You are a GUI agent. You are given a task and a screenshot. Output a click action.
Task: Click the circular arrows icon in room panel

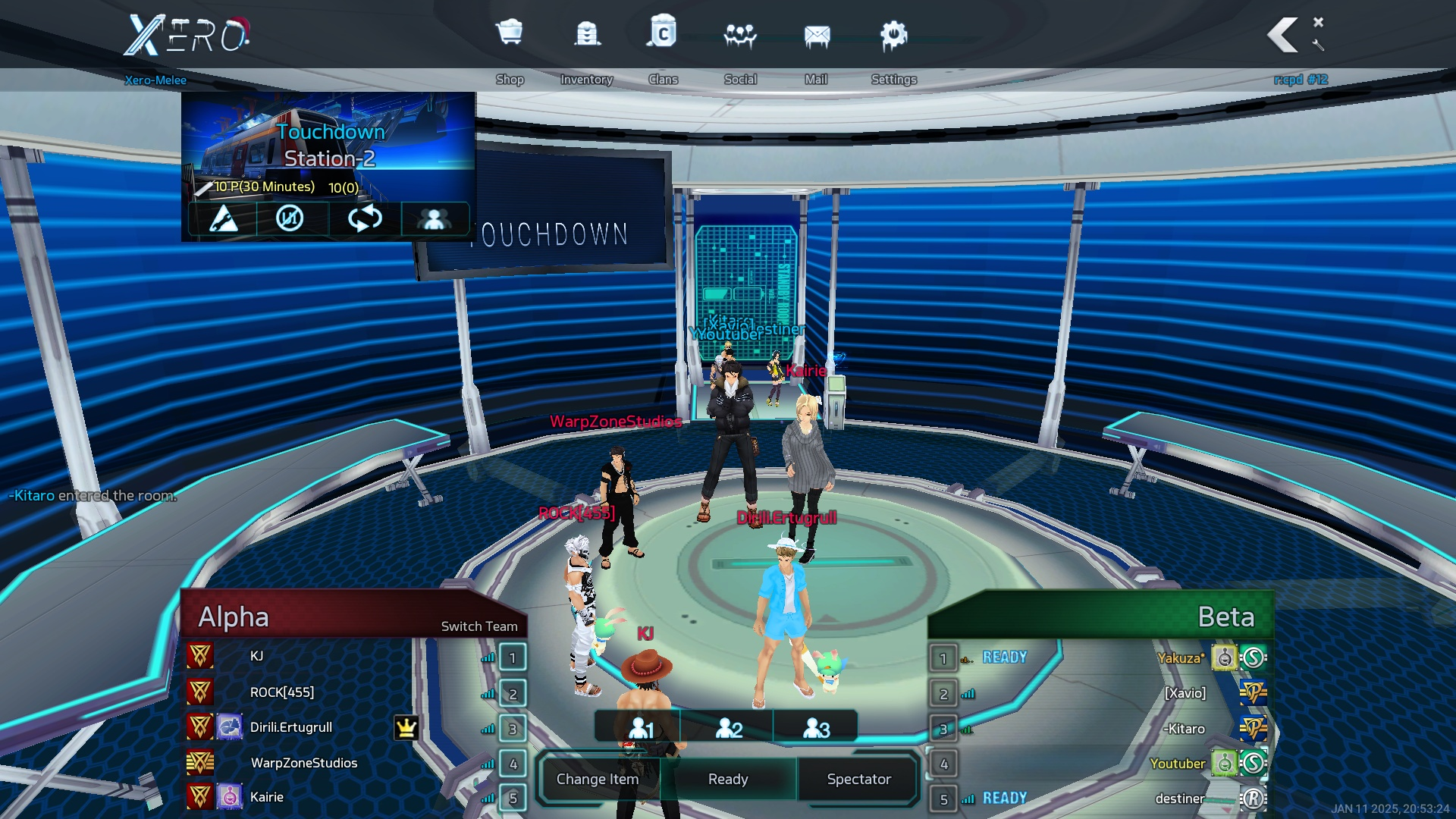[x=365, y=219]
